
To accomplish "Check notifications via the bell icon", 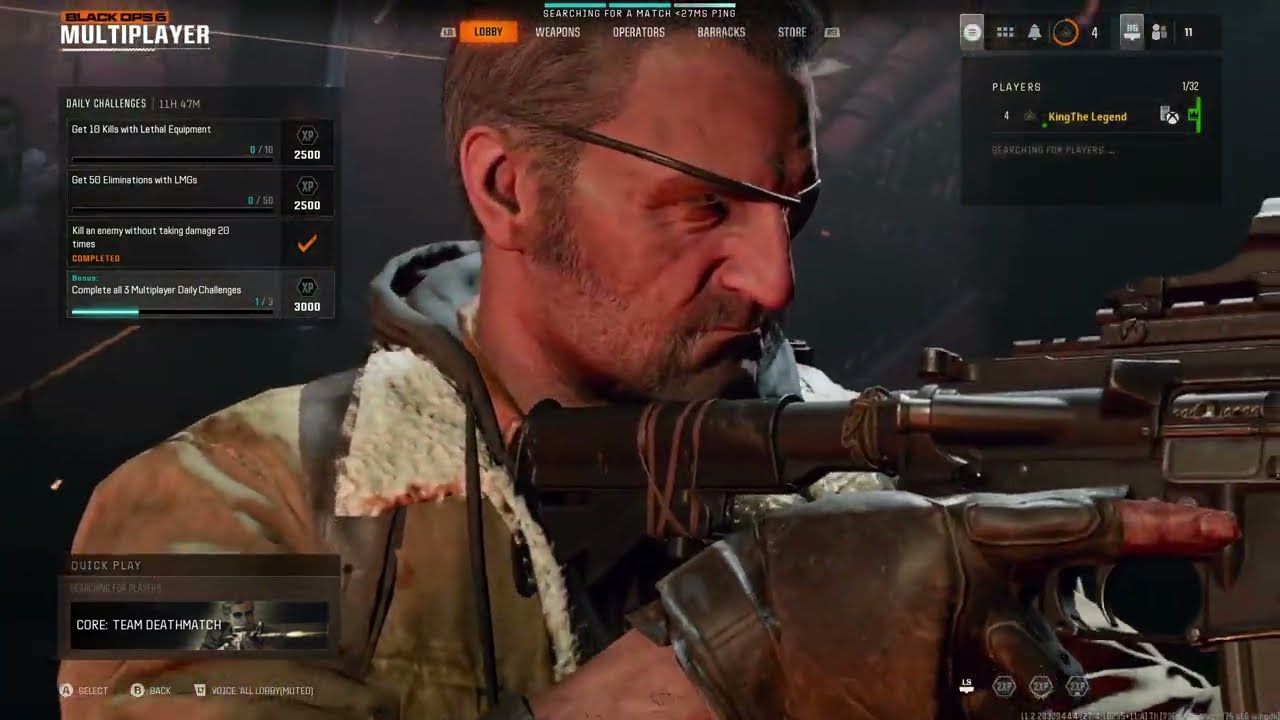I will point(1032,31).
